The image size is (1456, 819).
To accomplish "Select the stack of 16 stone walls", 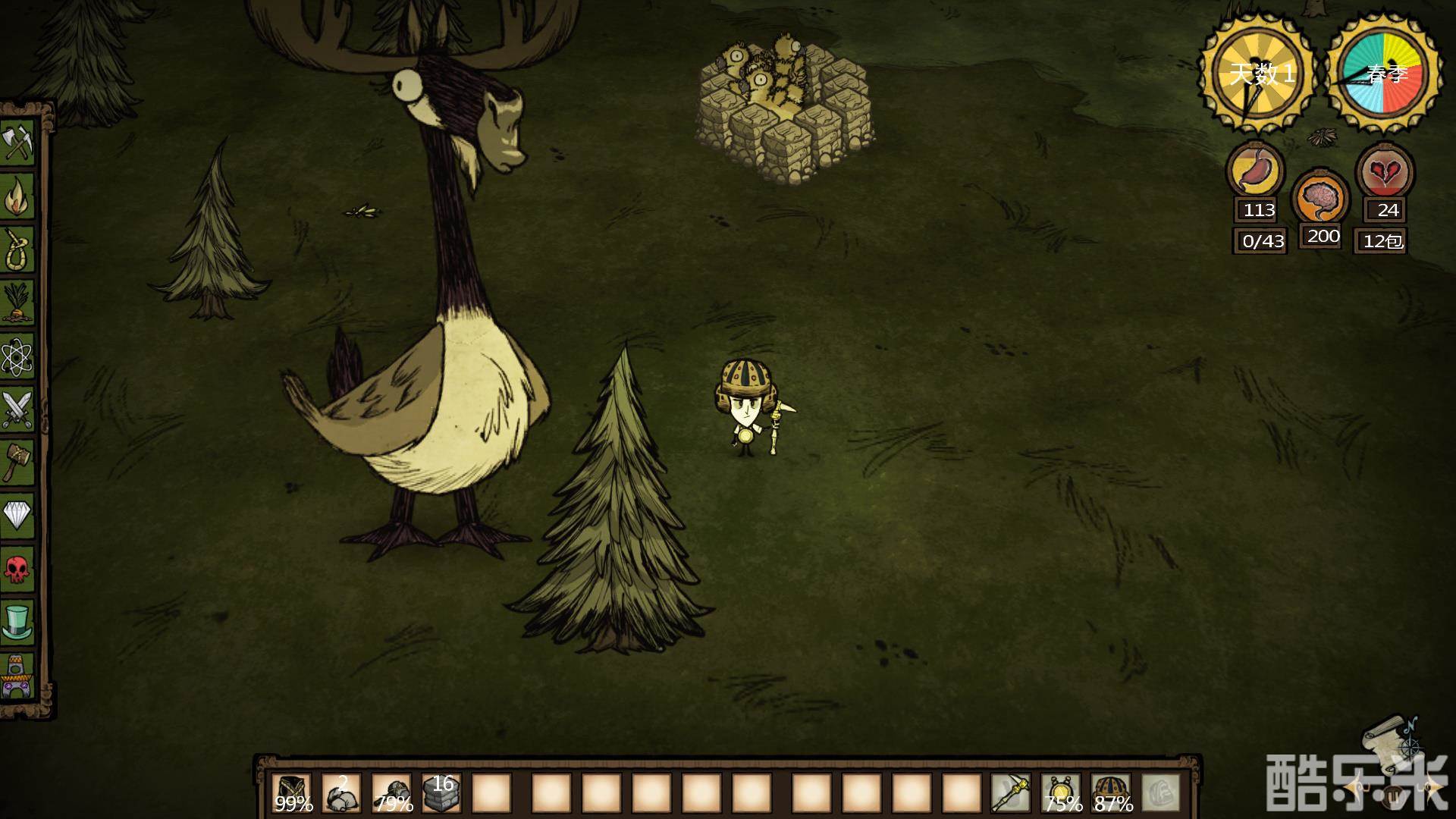I will 442,793.
